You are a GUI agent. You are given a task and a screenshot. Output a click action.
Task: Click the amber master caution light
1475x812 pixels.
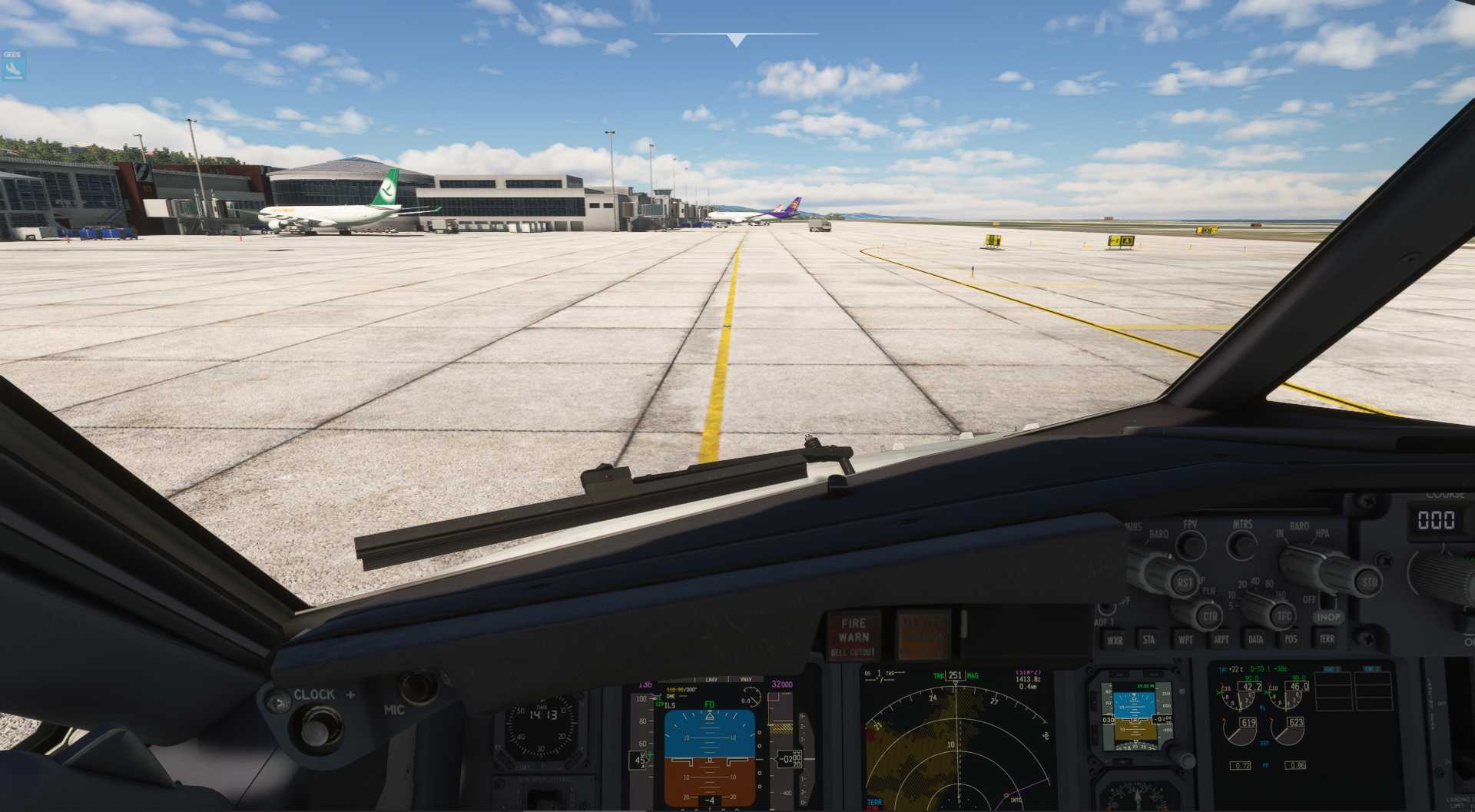(x=923, y=635)
